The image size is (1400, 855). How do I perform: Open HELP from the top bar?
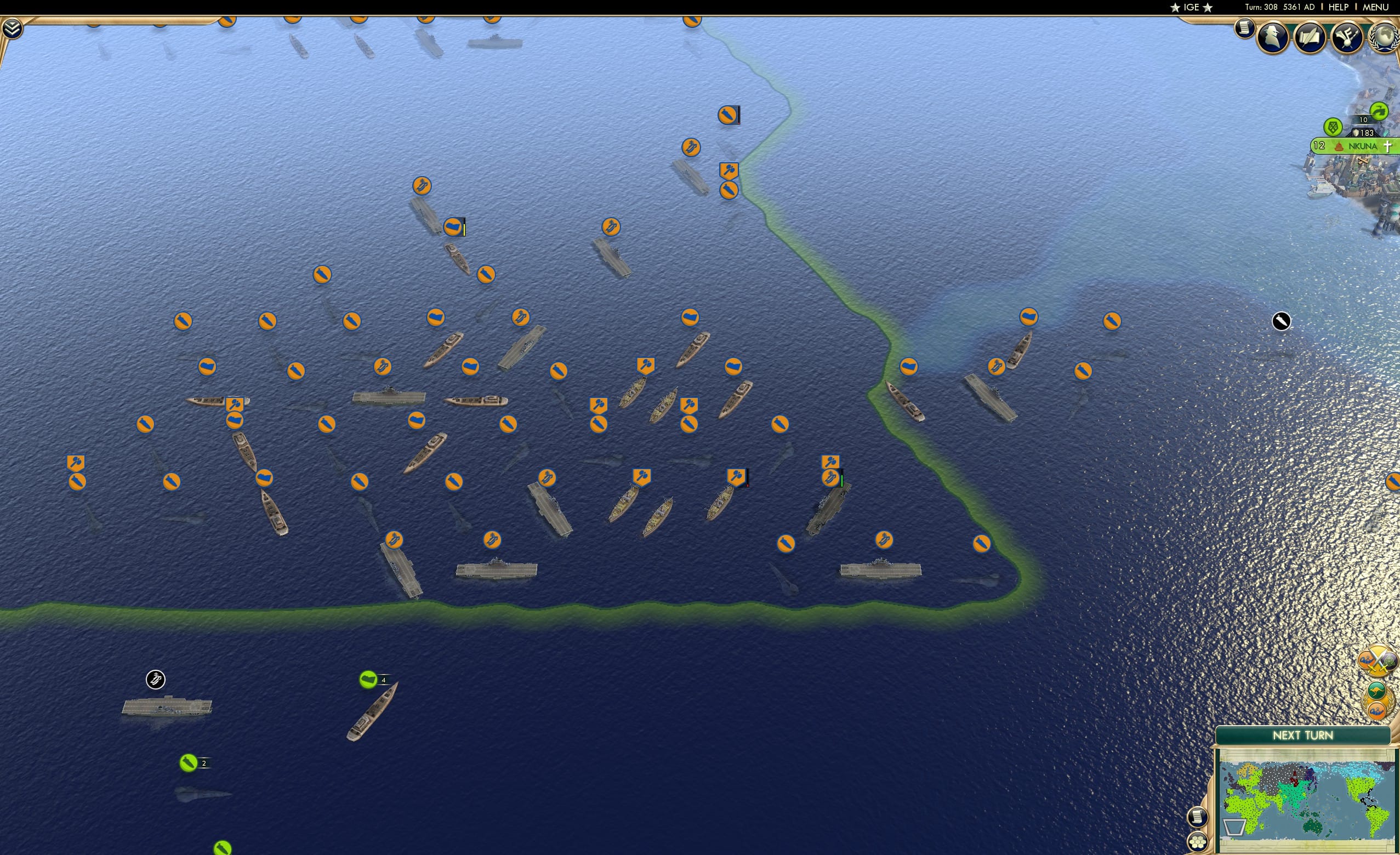pos(1339,7)
